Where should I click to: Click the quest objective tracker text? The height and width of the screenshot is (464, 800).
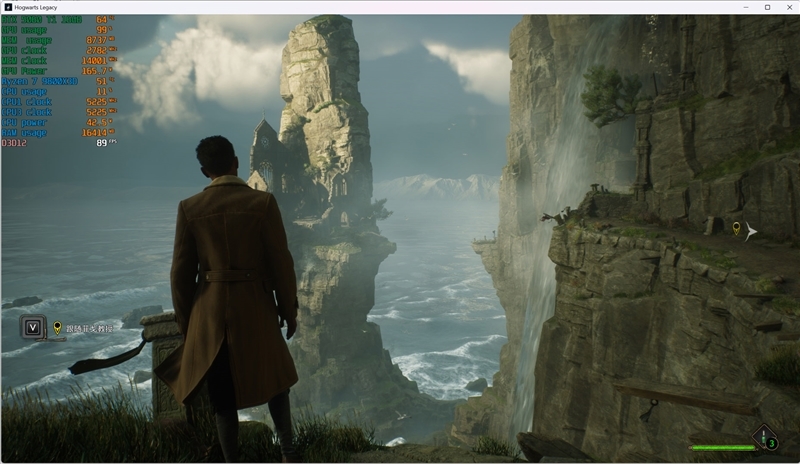[90, 328]
